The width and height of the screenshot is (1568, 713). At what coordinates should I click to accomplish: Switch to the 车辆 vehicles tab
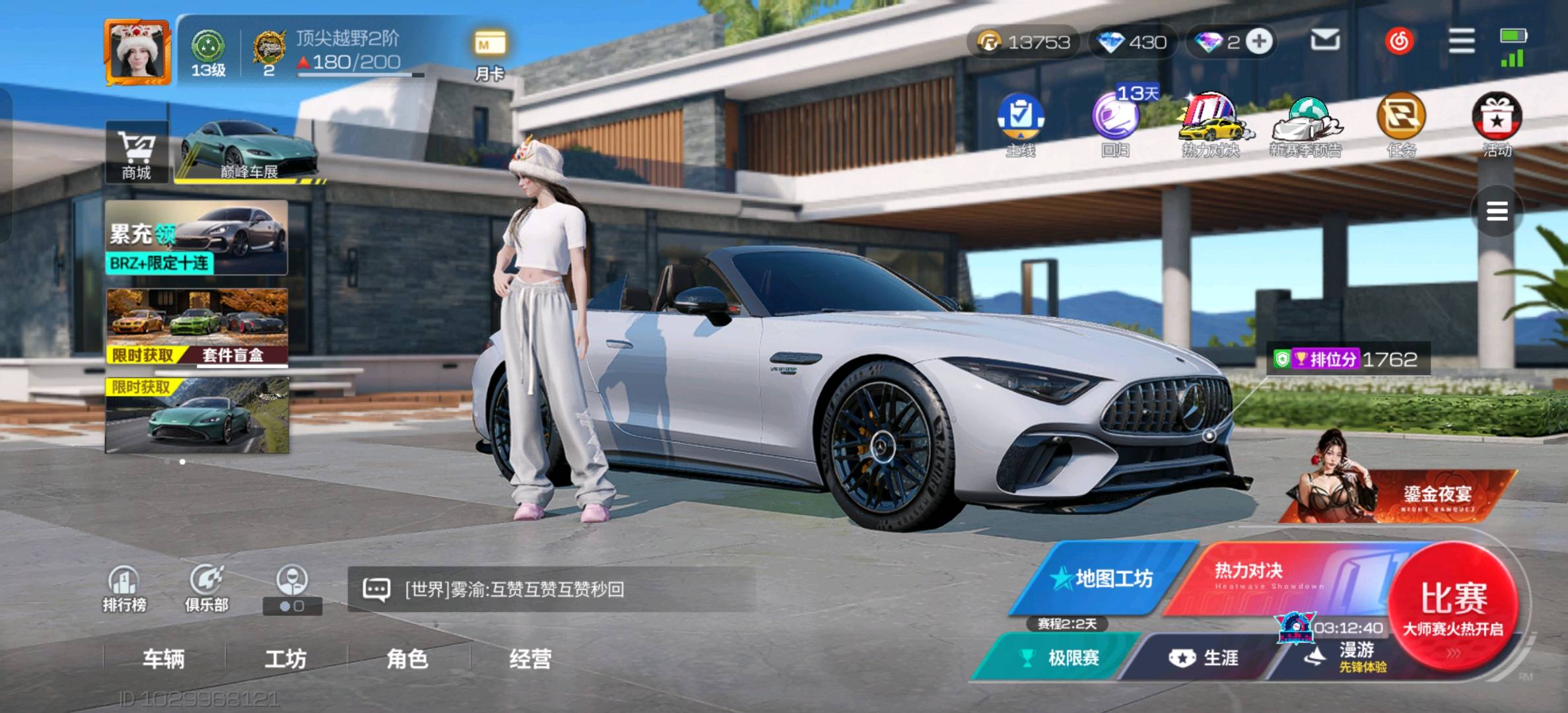(164, 659)
